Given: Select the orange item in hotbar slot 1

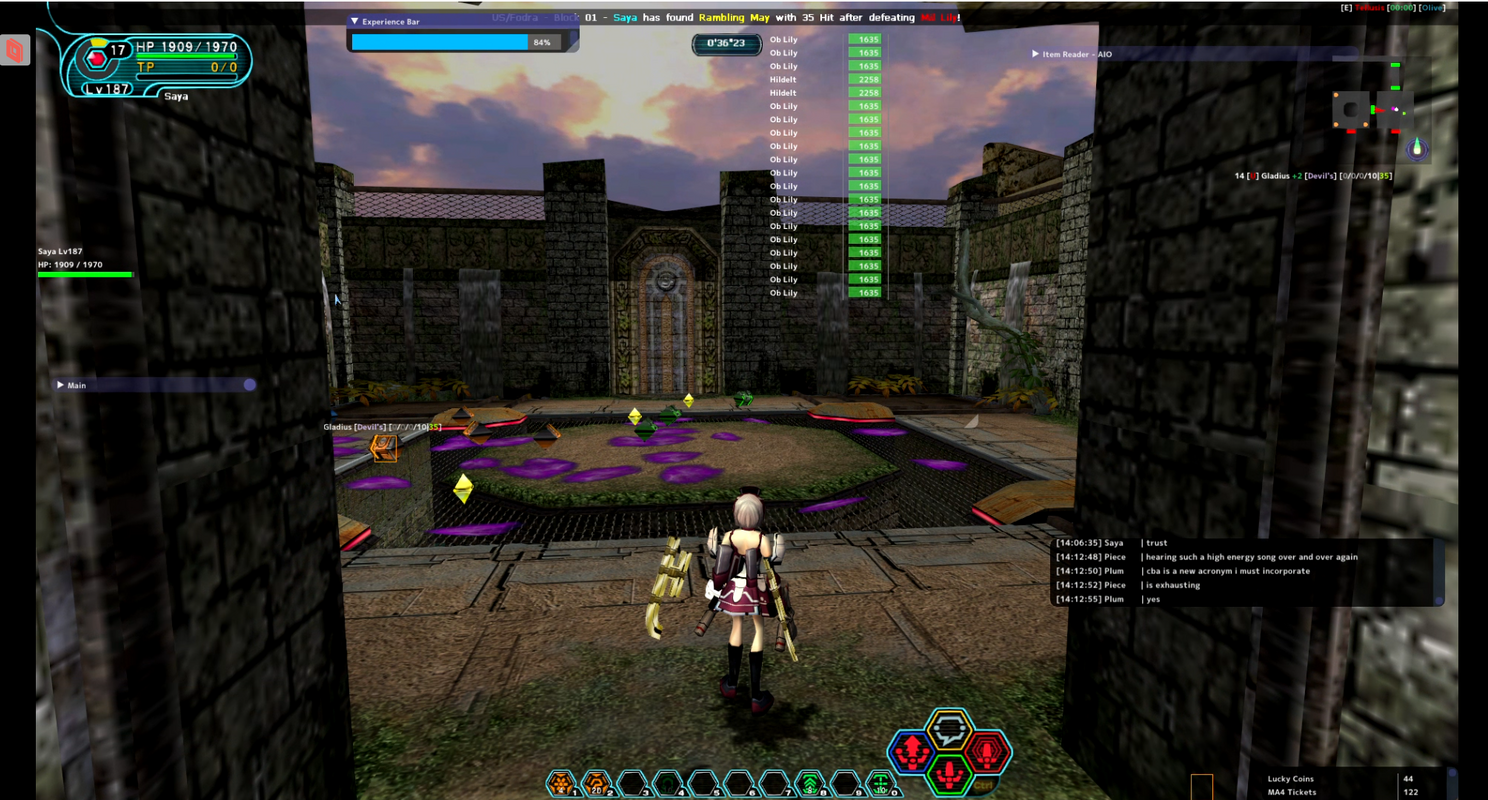Looking at the screenshot, I should pos(562,783).
